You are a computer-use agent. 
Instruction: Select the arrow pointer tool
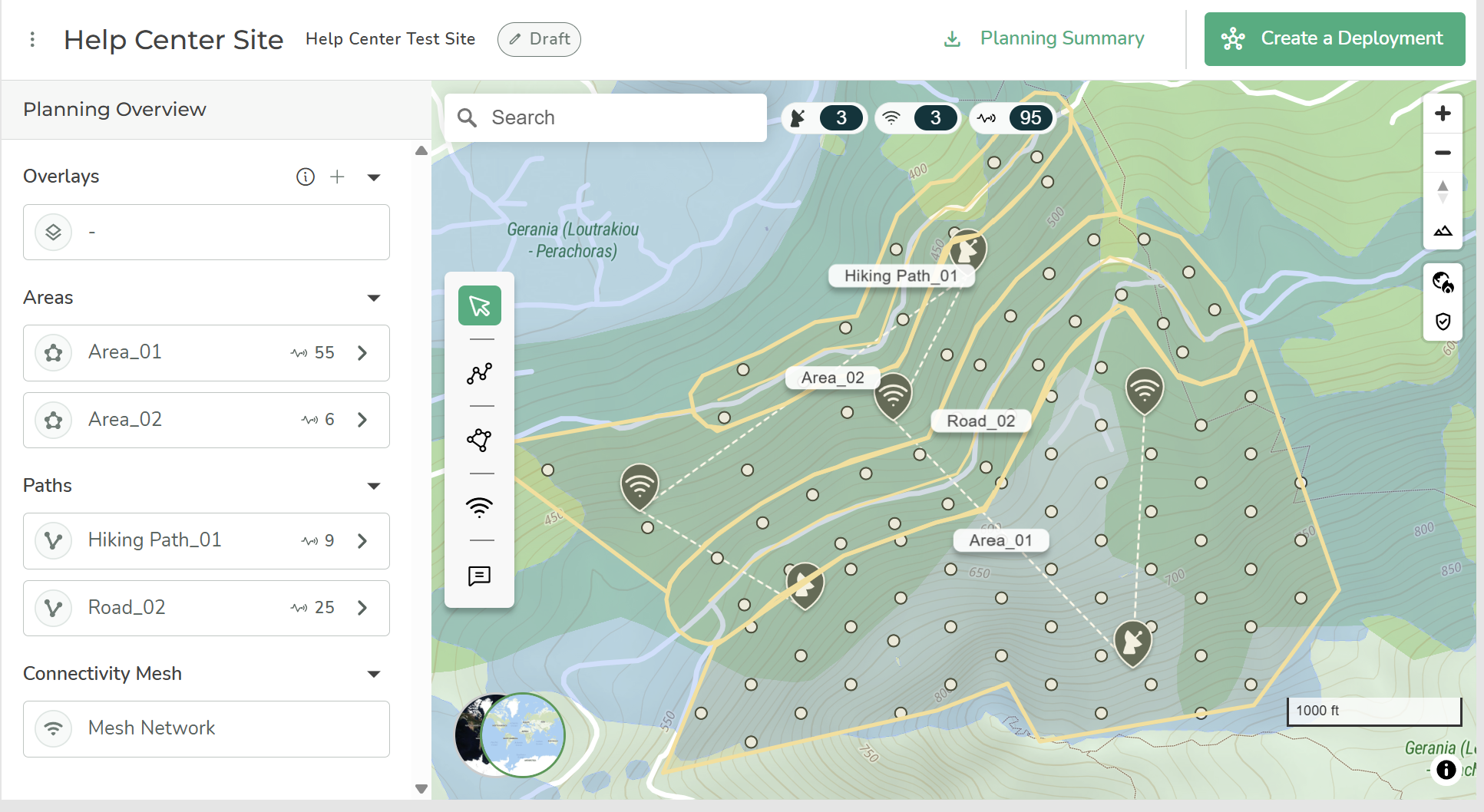(x=480, y=305)
